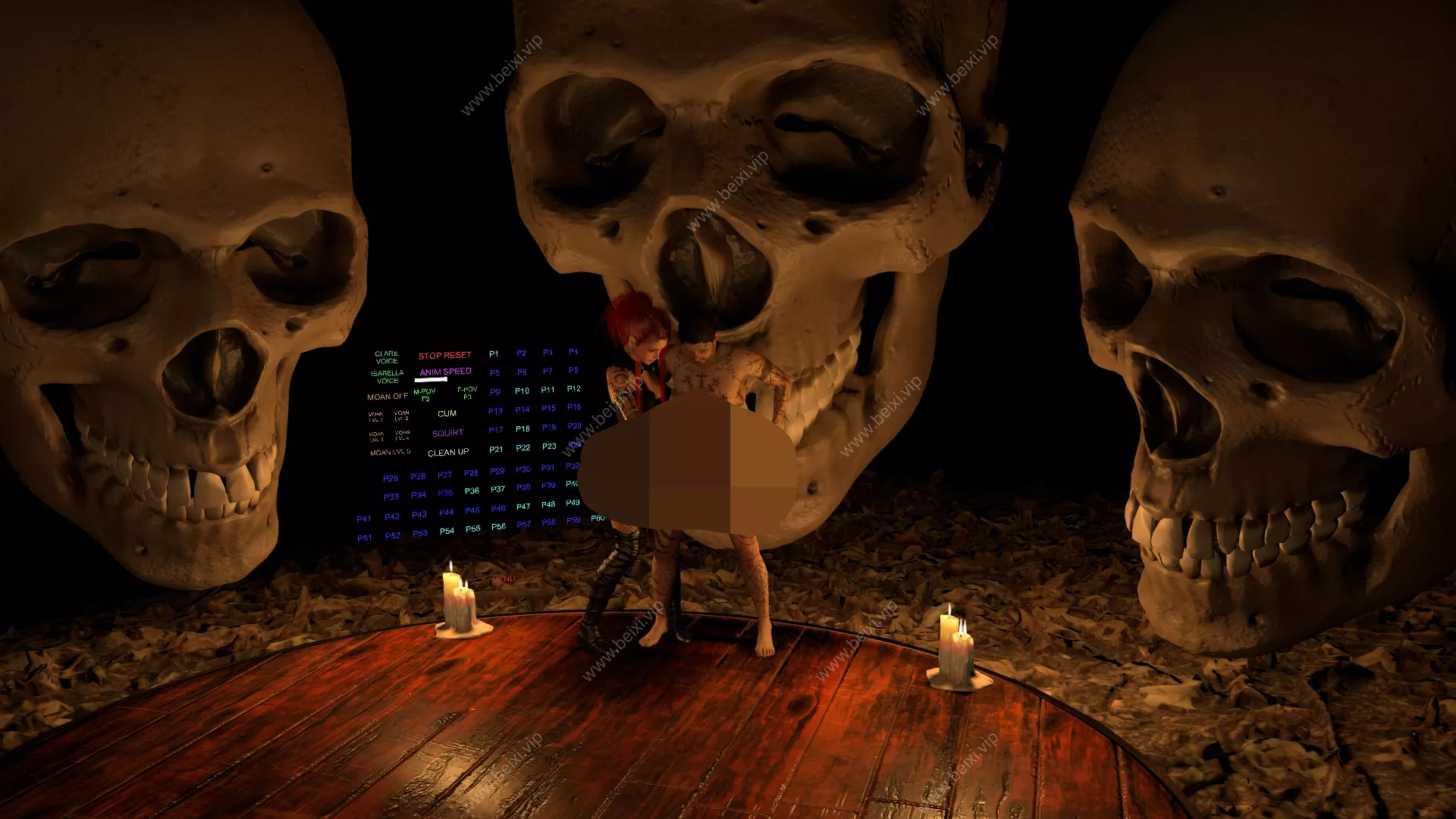This screenshot has height=819, width=1456.
Task: Trigger the SQUIRT action
Action: coord(448,433)
